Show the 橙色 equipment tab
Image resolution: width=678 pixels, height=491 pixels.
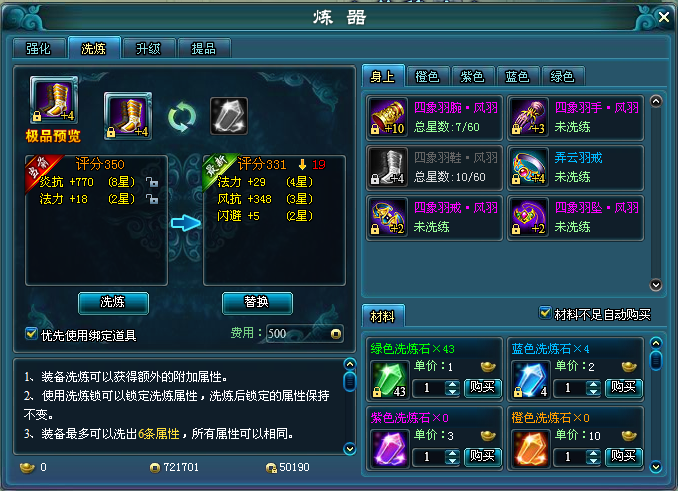[427, 76]
